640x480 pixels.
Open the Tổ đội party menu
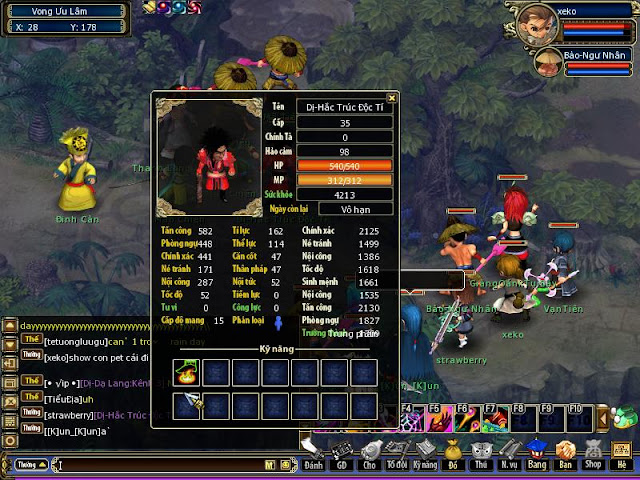pos(398,453)
